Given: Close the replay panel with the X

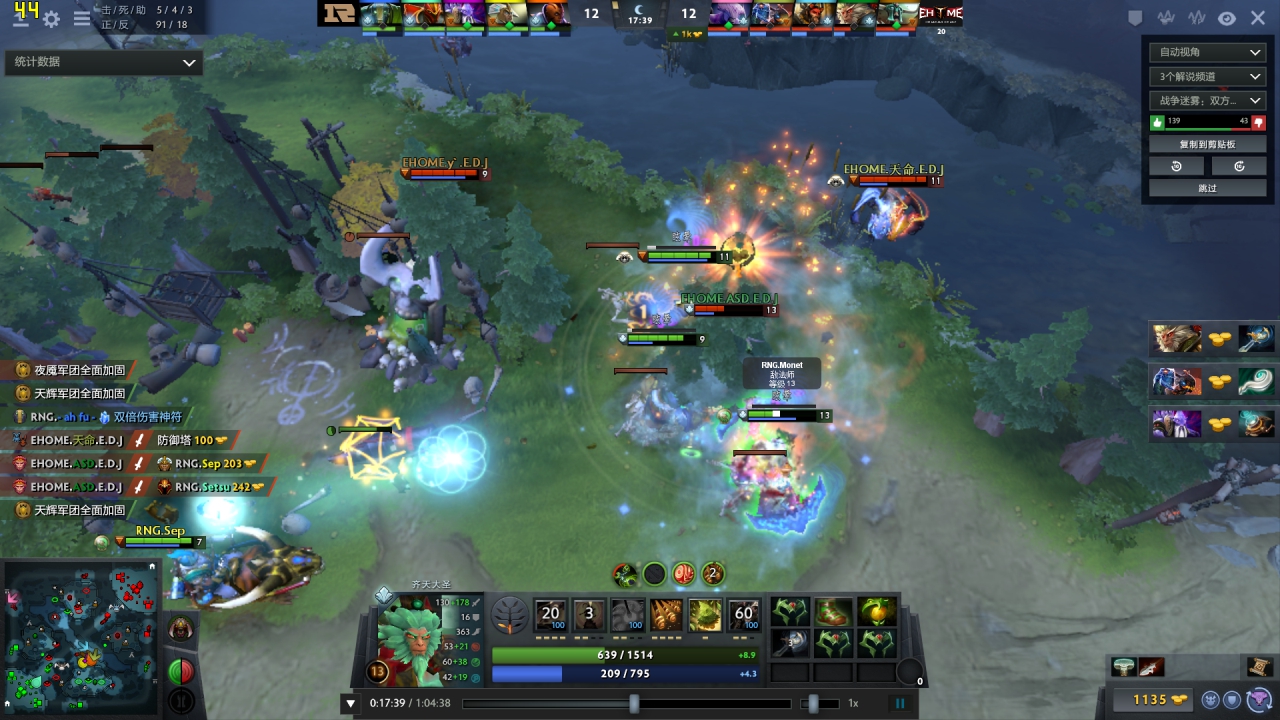Looking at the screenshot, I should [x=1257, y=18].
